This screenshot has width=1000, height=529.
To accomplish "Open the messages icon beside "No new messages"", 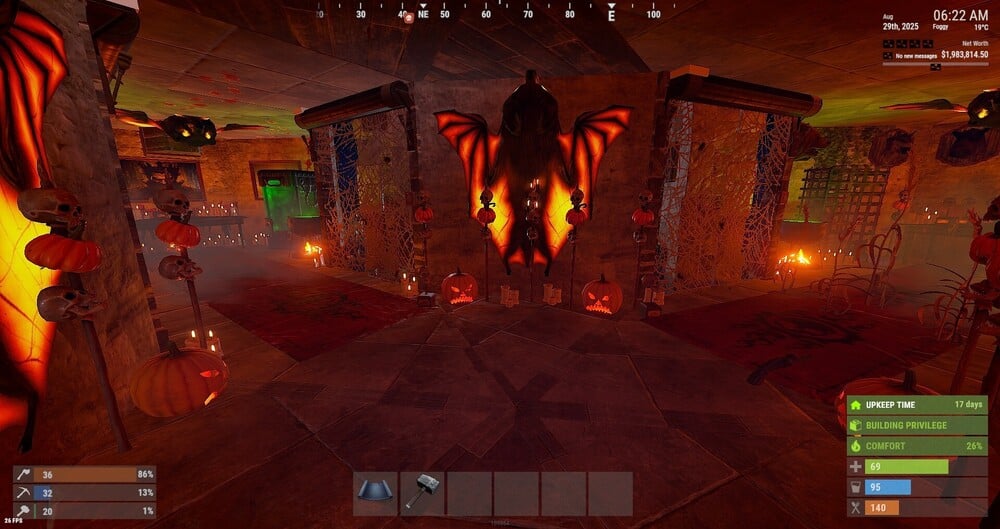I will coord(887,55).
